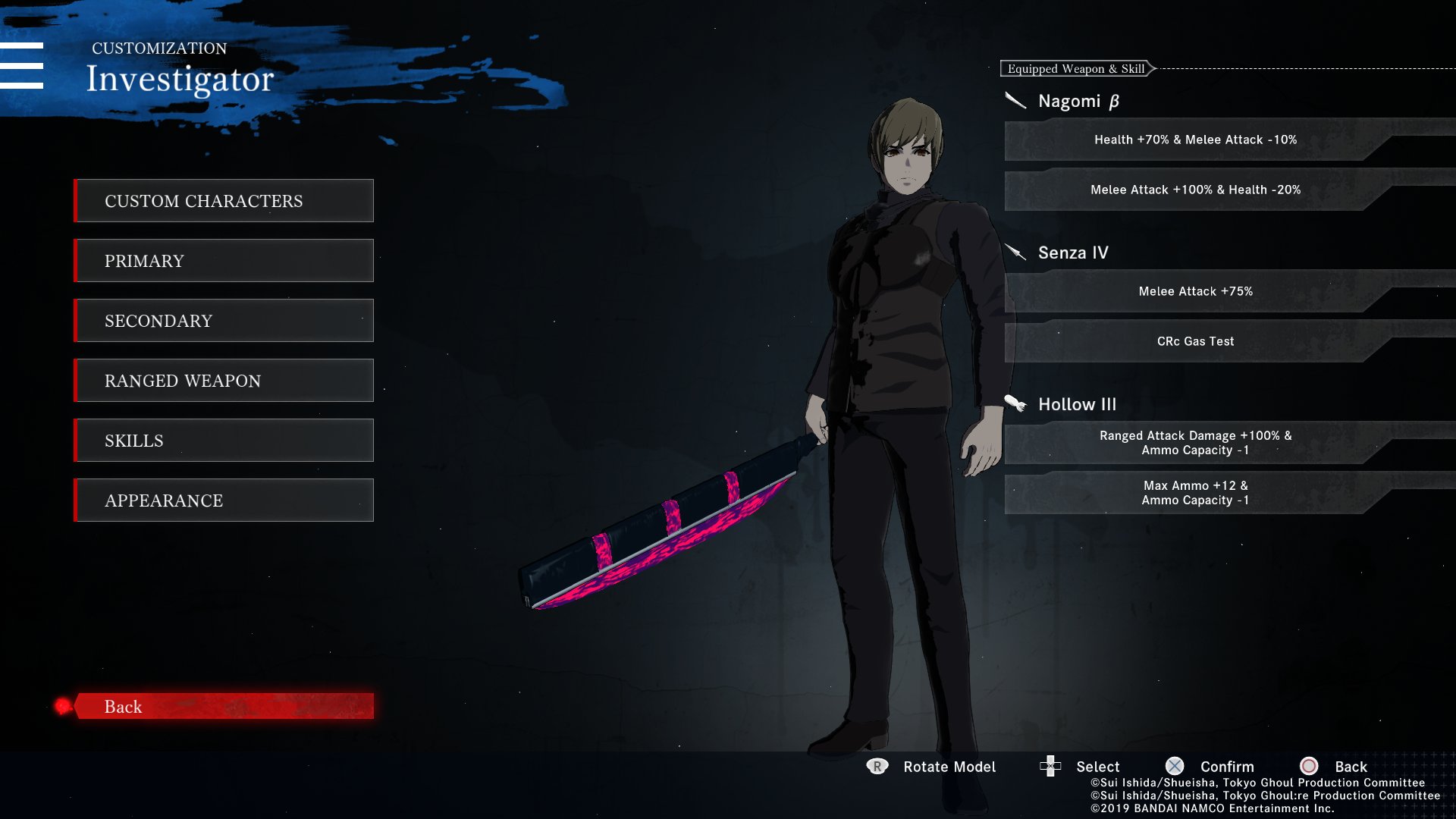Image resolution: width=1456 pixels, height=819 pixels.
Task: Go to the Skills menu
Action: click(x=224, y=441)
